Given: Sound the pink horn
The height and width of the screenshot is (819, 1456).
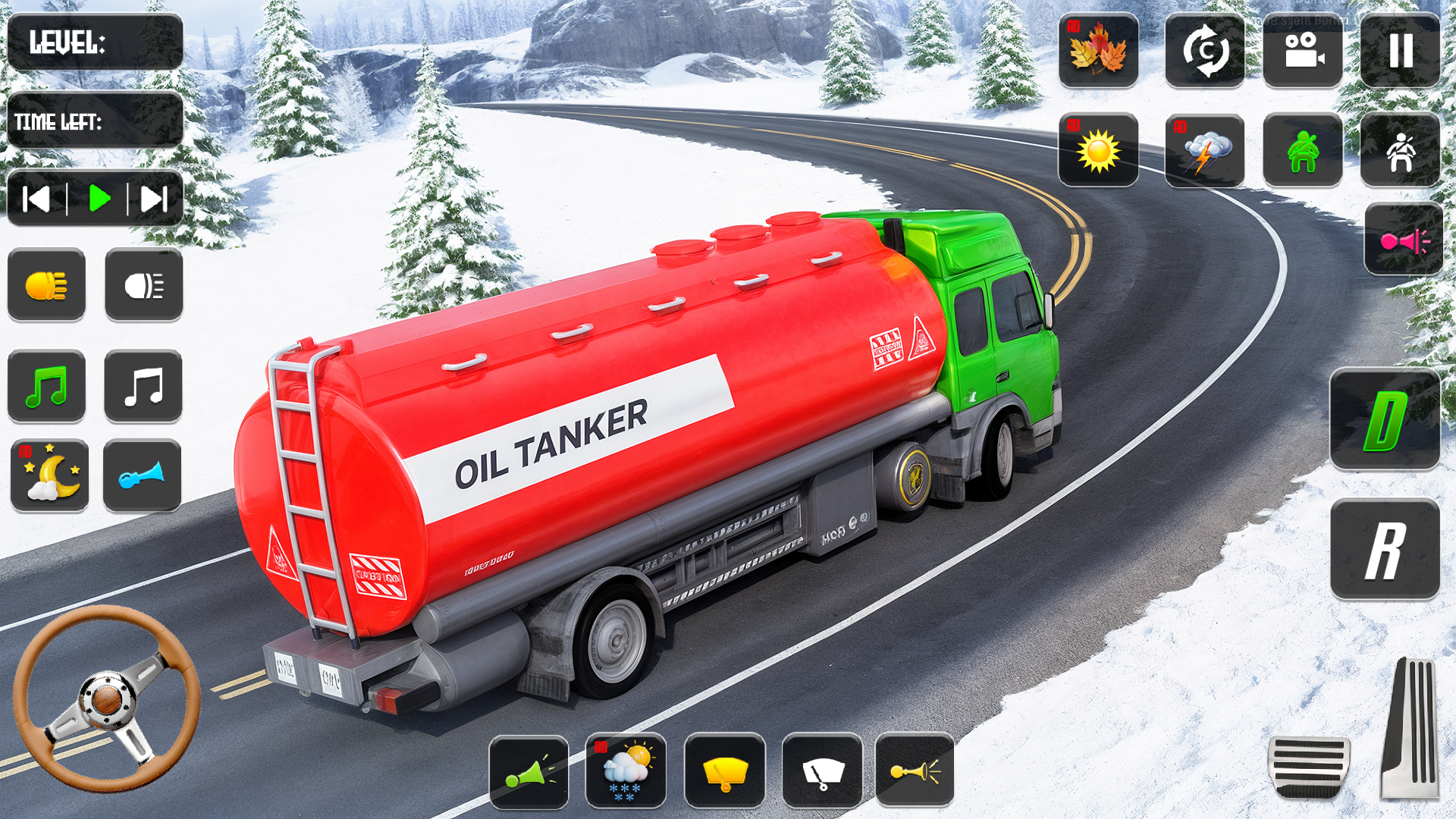Looking at the screenshot, I should (x=1403, y=240).
